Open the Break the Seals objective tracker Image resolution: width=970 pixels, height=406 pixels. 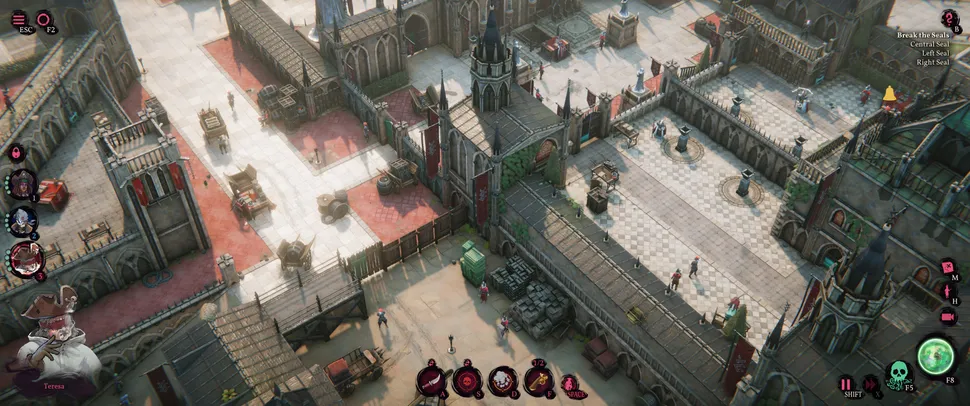[x=949, y=18]
